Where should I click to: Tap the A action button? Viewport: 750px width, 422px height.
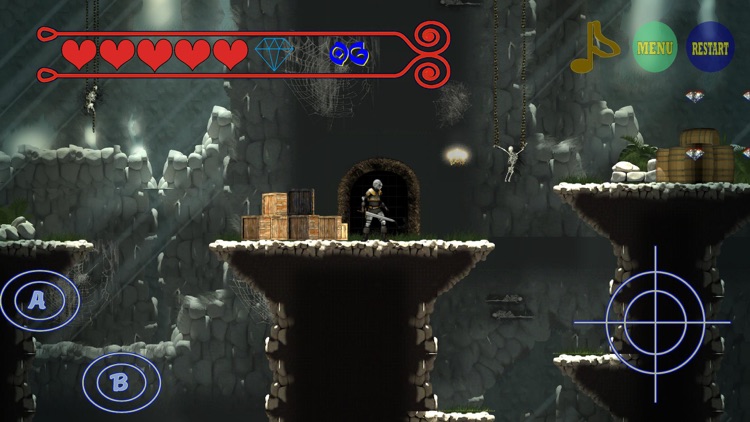[x=39, y=300]
